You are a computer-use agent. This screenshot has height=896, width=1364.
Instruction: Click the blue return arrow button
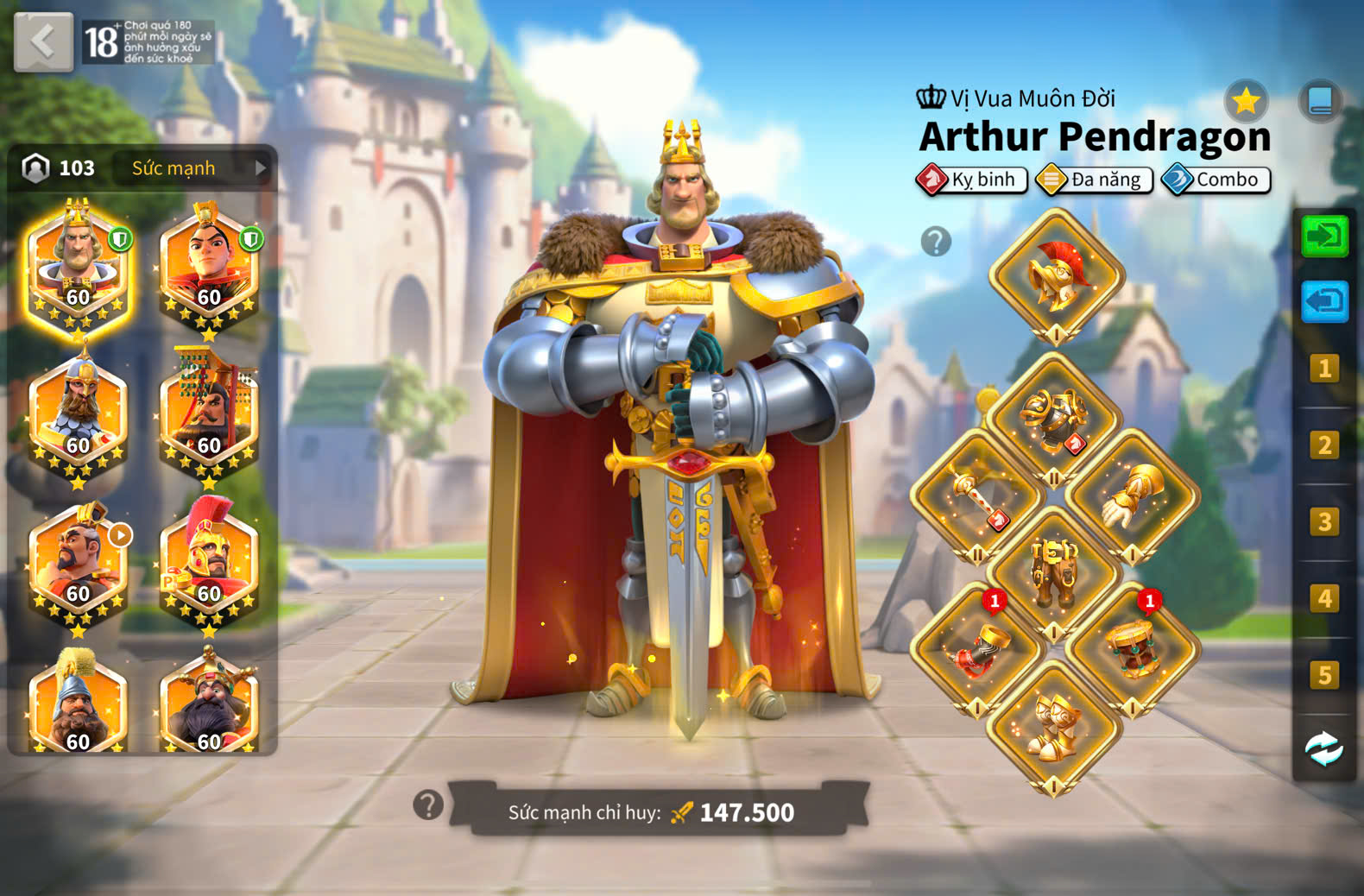[1324, 301]
